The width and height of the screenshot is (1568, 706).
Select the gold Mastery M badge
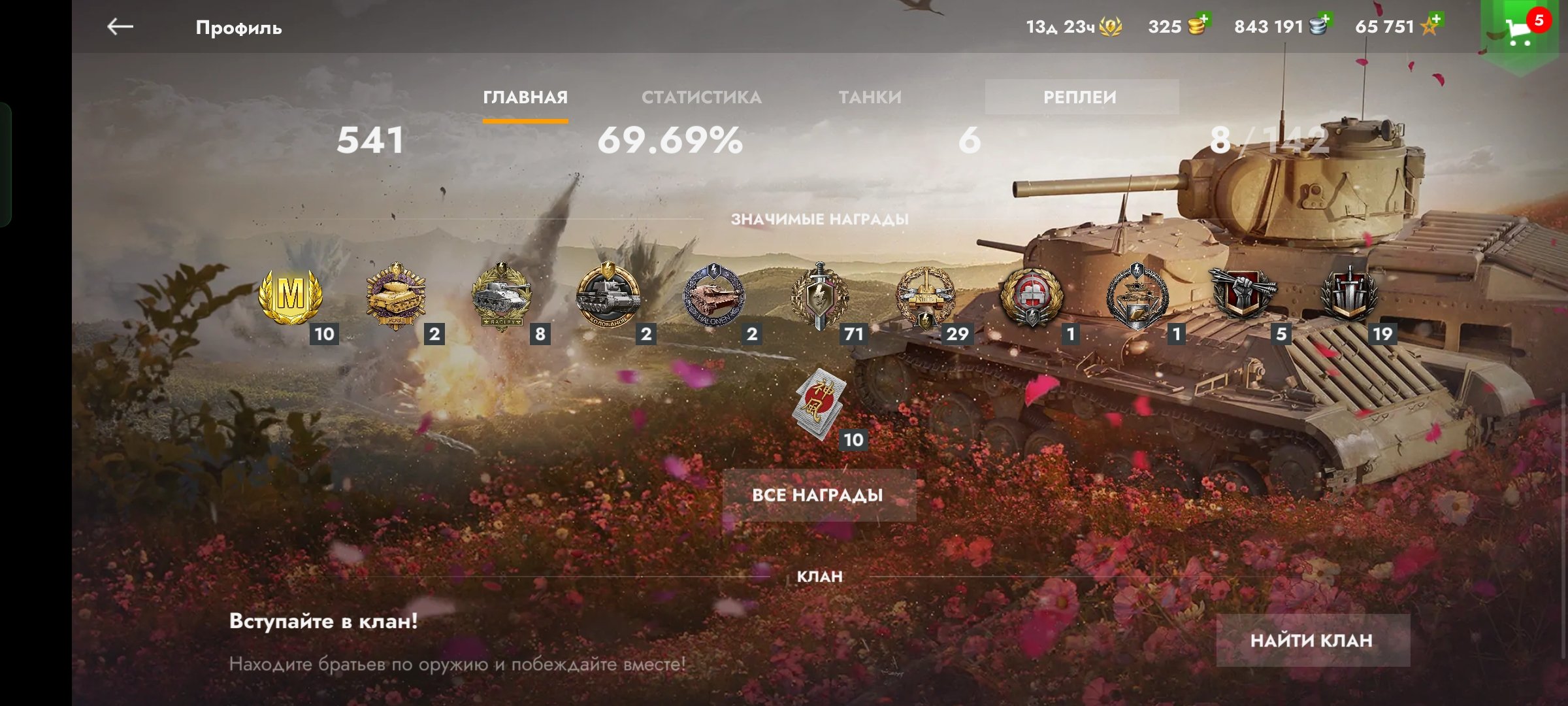pyautogui.click(x=291, y=296)
